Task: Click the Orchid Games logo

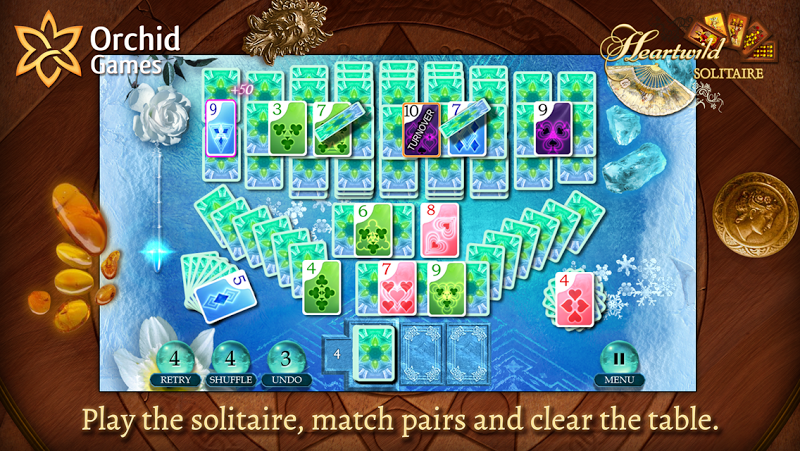Action: pos(97,48)
